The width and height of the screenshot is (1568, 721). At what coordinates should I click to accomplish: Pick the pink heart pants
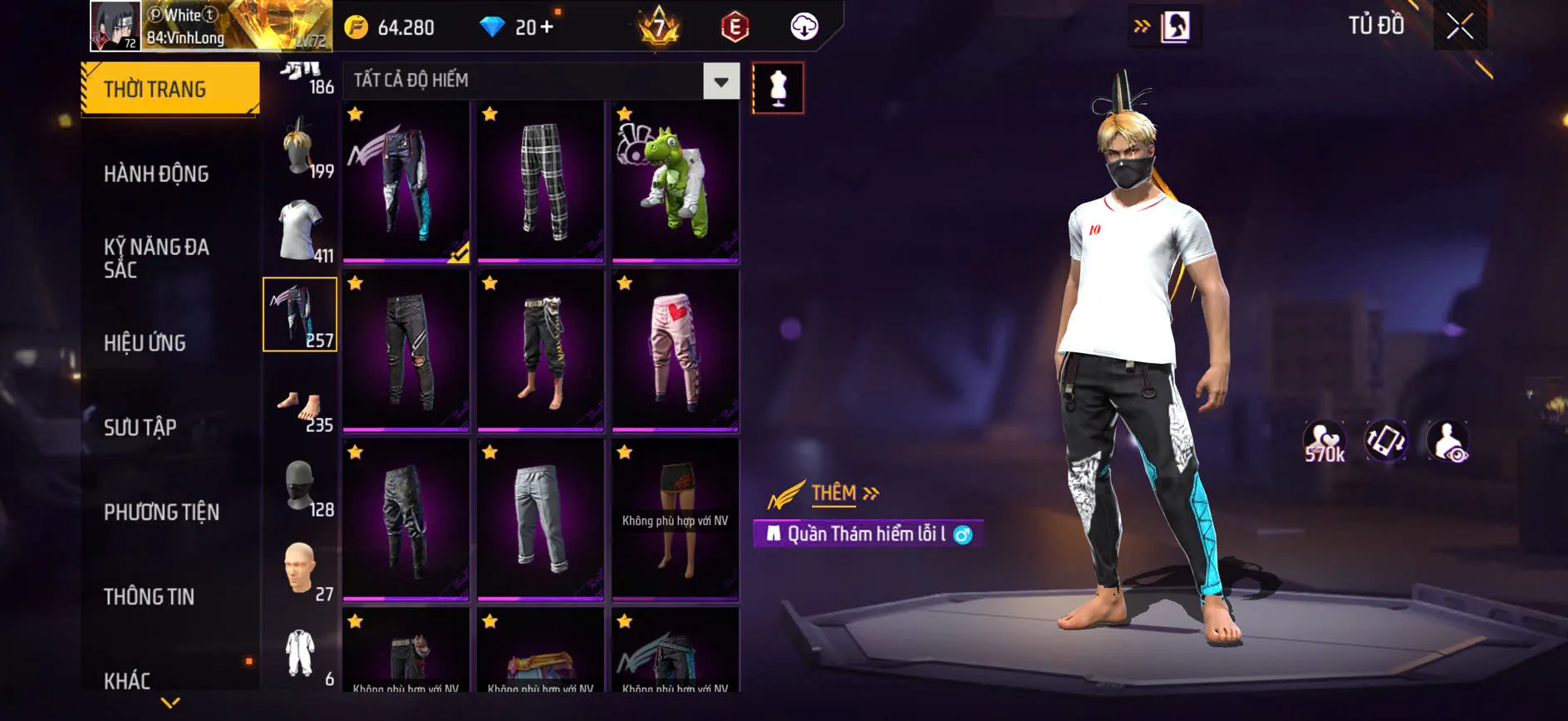click(x=676, y=351)
